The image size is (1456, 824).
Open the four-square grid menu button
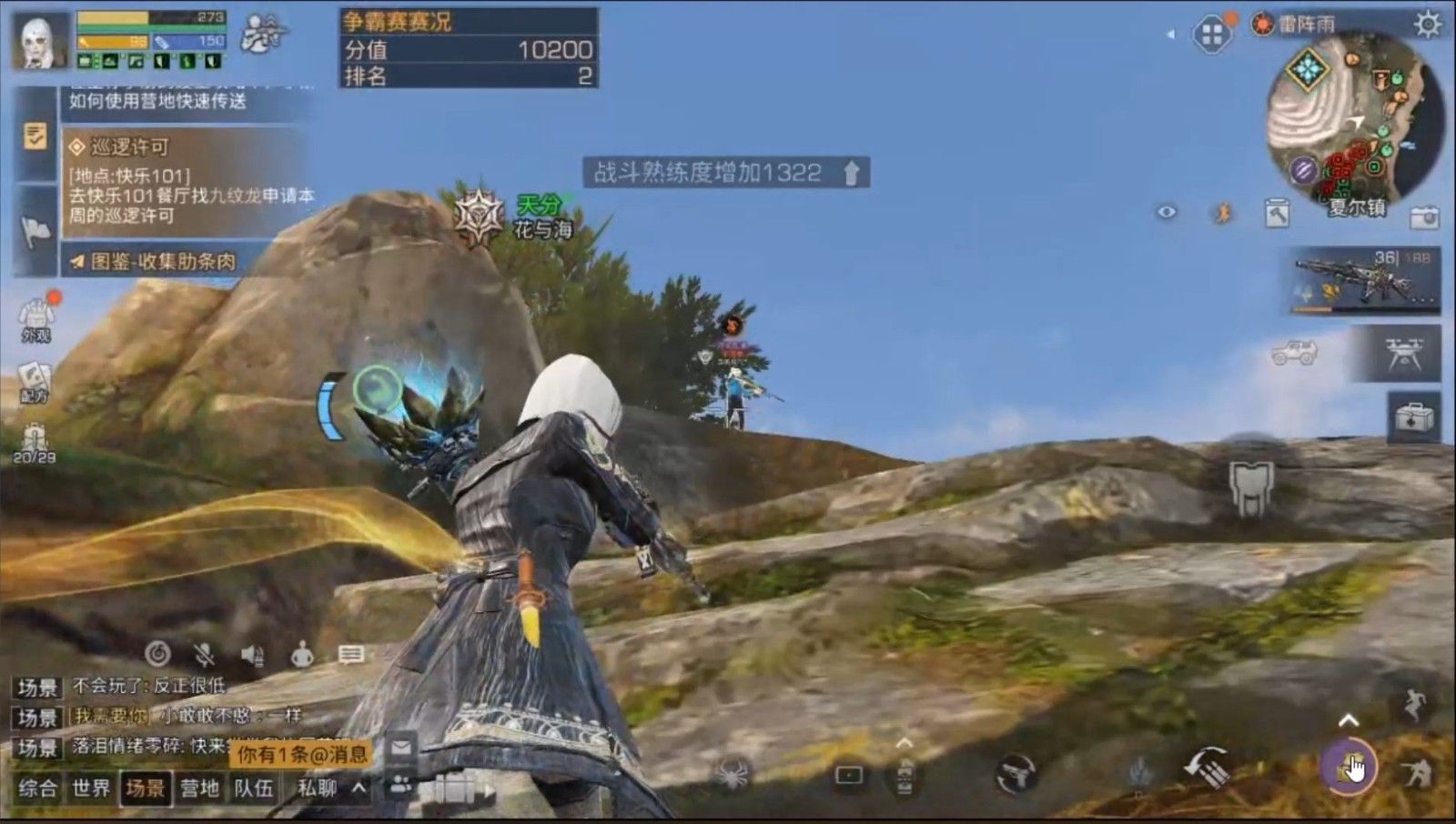click(x=1211, y=36)
